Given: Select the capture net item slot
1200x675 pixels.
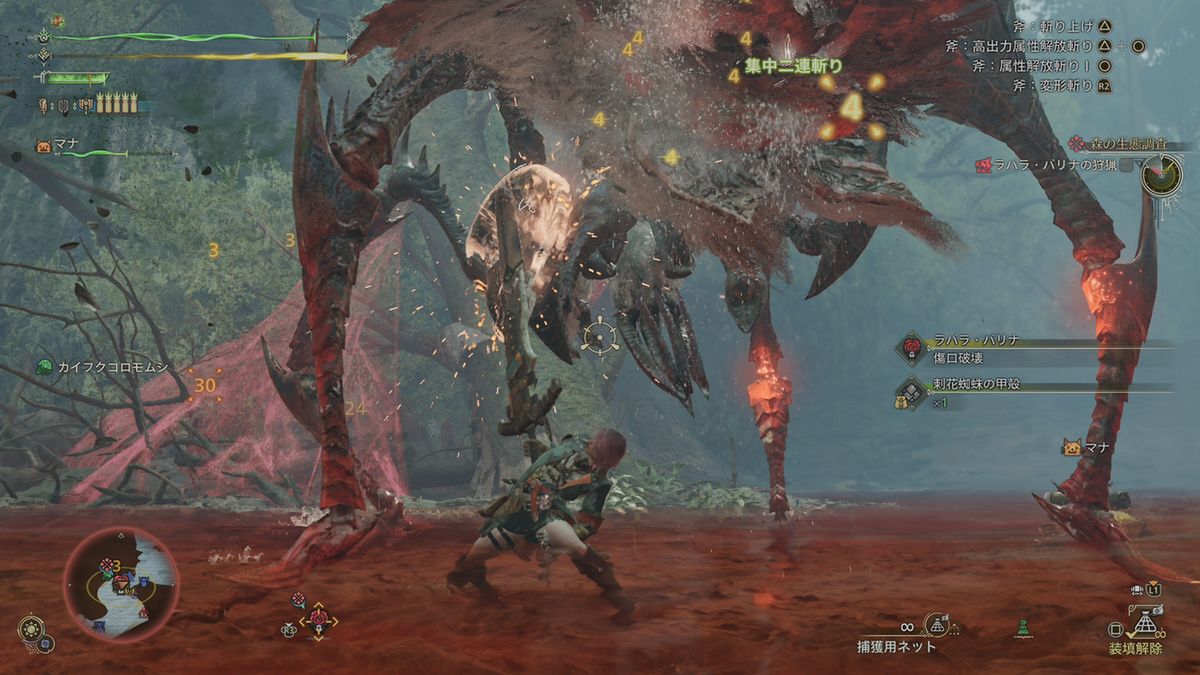Looking at the screenshot, I should (x=938, y=627).
